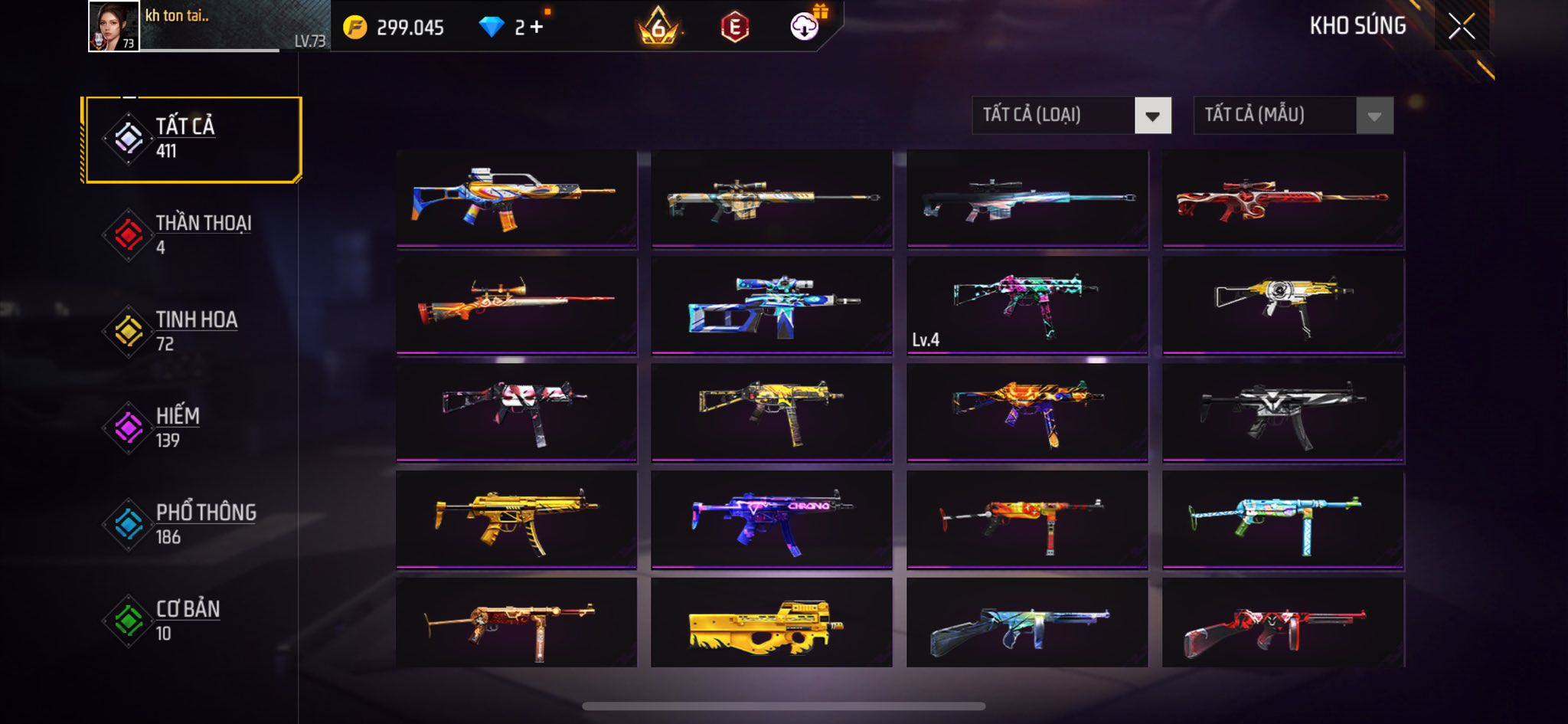The width and height of the screenshot is (1568, 724).
Task: Add diamonds with the plus button
Action: tap(536, 28)
